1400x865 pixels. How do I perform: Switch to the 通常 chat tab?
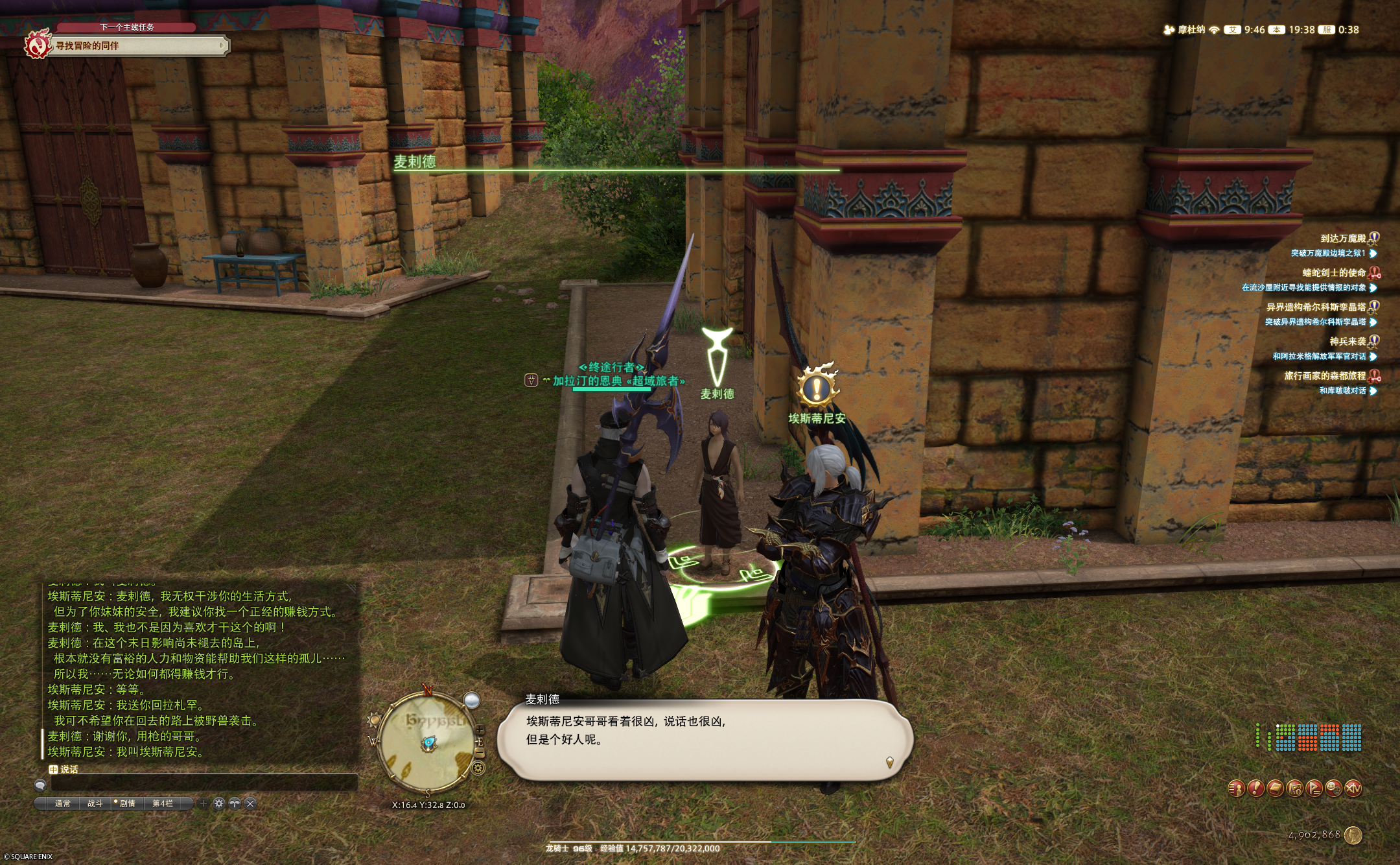pos(62,803)
